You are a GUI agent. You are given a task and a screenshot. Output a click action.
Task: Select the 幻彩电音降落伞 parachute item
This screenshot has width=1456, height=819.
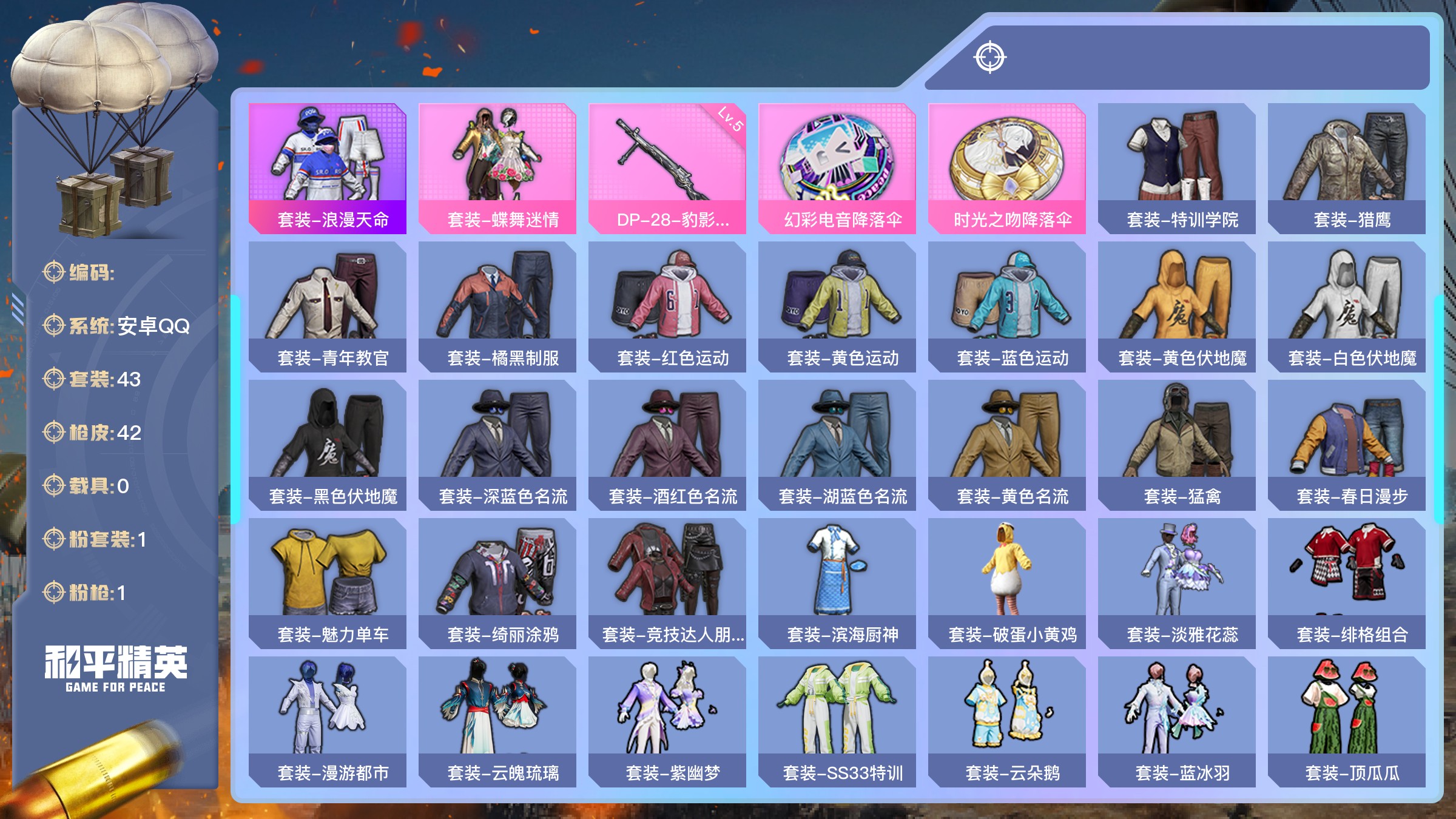[x=837, y=168]
